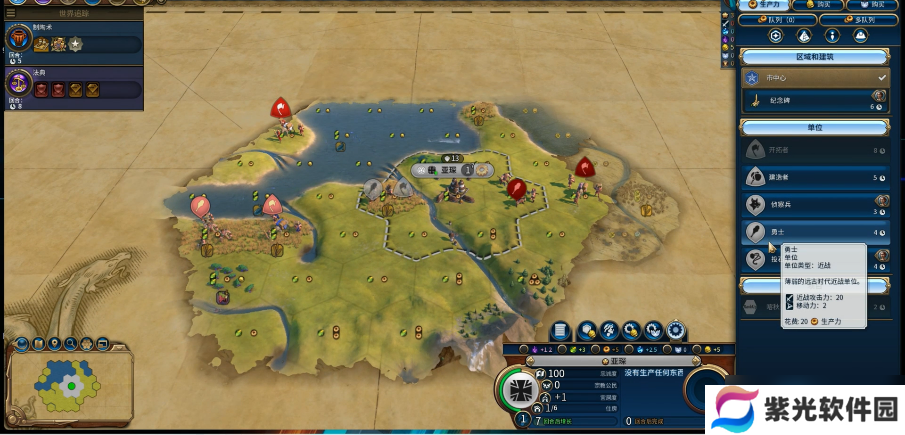905x435 pixels.
Task: Activate the gear-shaped production panel icon
Action: click(x=677, y=330)
